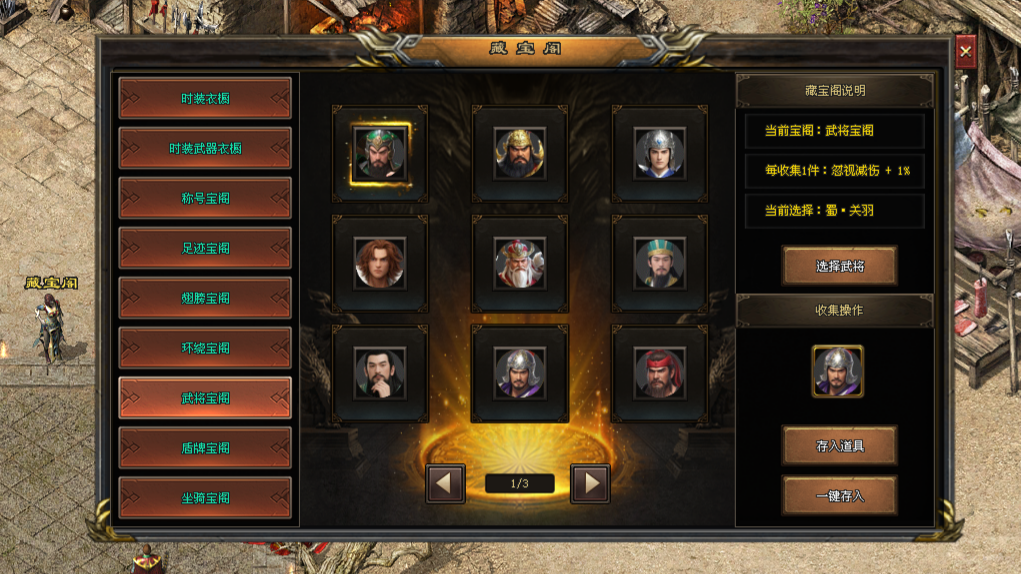Go to the previous page of generals
This screenshot has width=1021, height=574.
pyautogui.click(x=446, y=484)
